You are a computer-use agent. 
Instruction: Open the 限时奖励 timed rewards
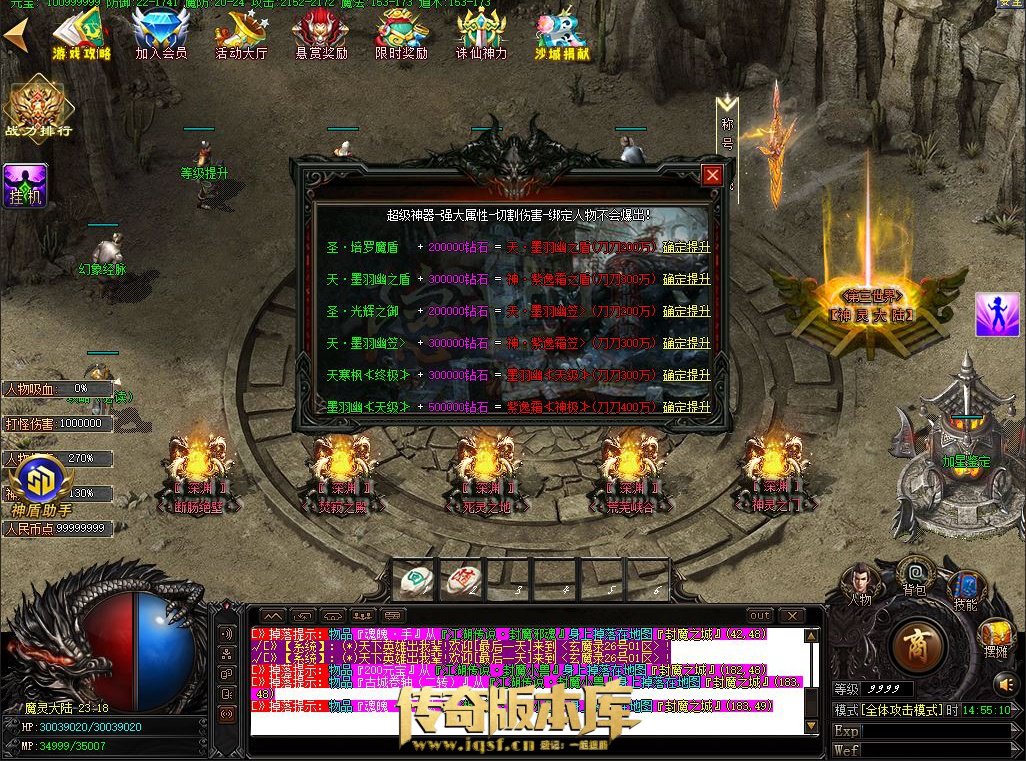(401, 35)
